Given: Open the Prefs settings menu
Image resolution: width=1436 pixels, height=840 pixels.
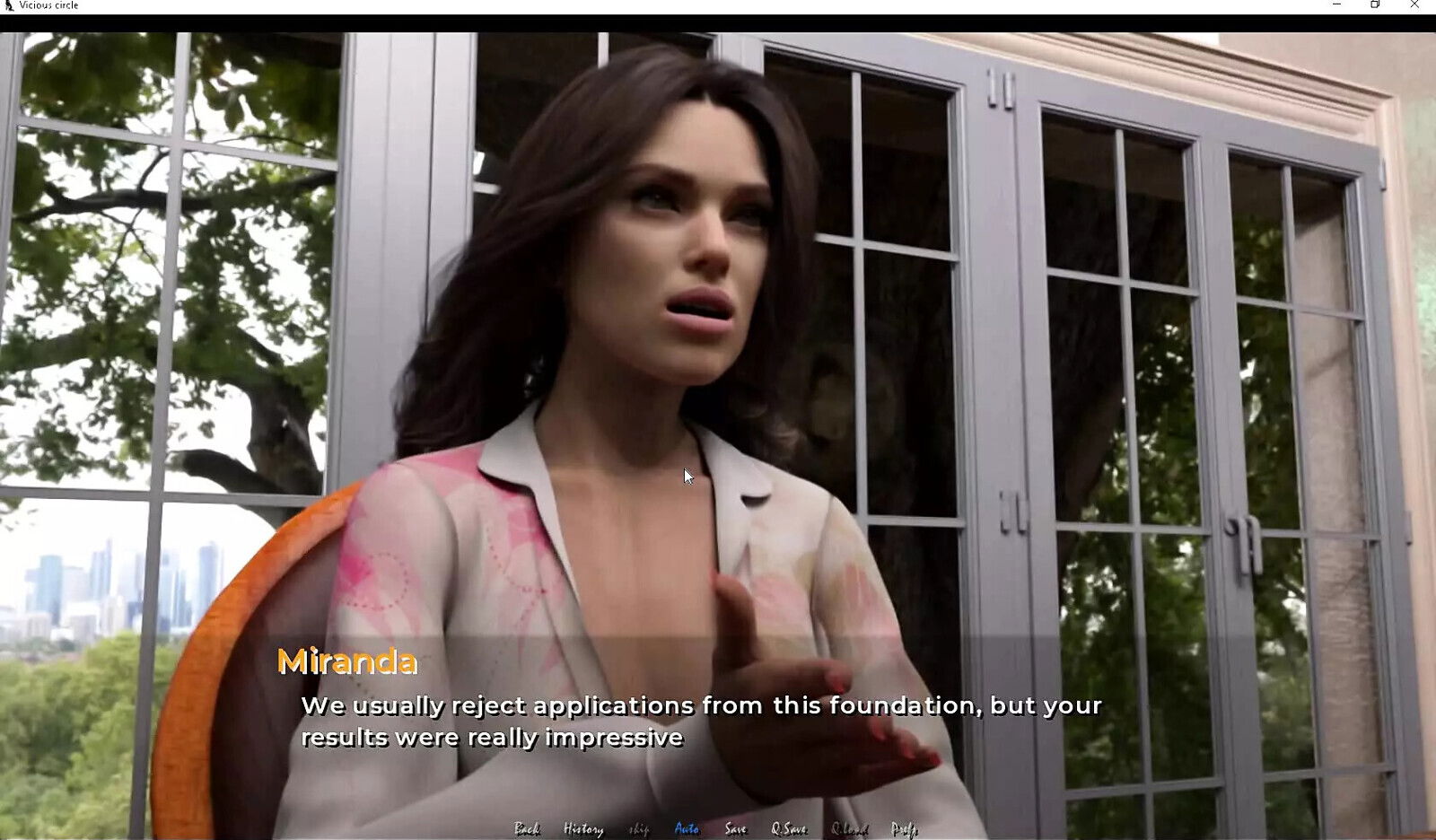Looking at the screenshot, I should click(x=904, y=829).
